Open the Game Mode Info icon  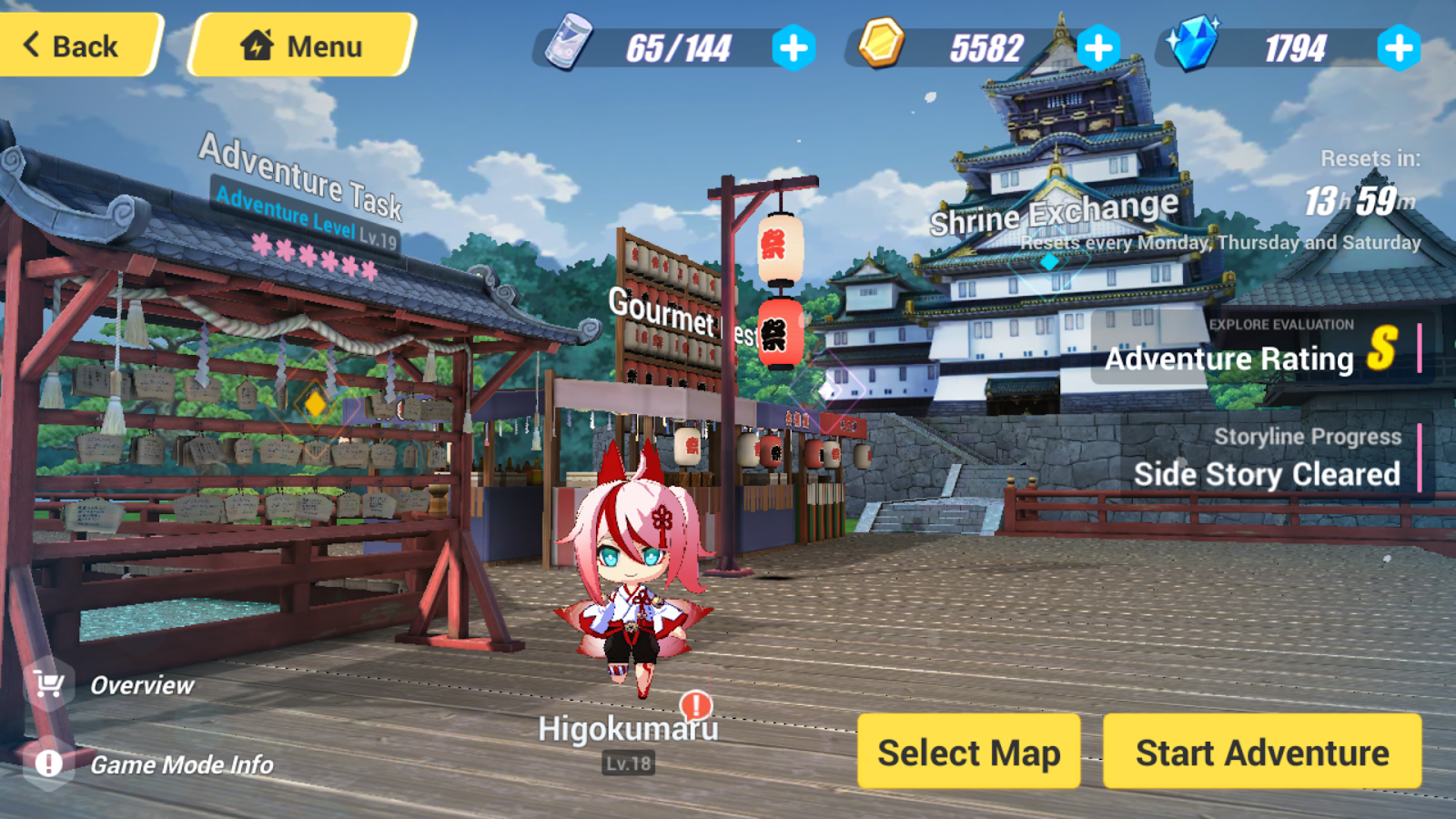[47, 764]
